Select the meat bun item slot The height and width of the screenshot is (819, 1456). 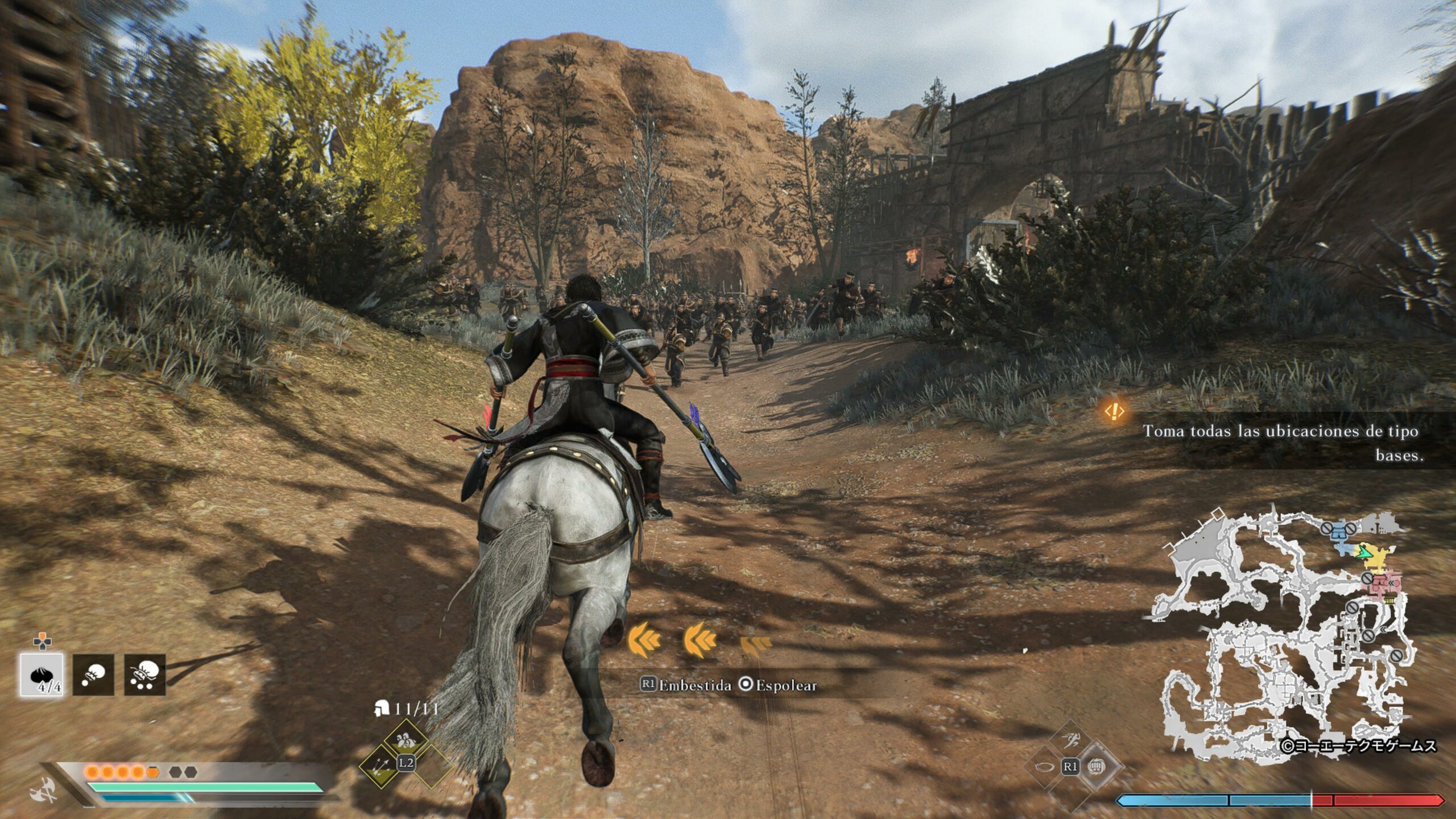(42, 675)
